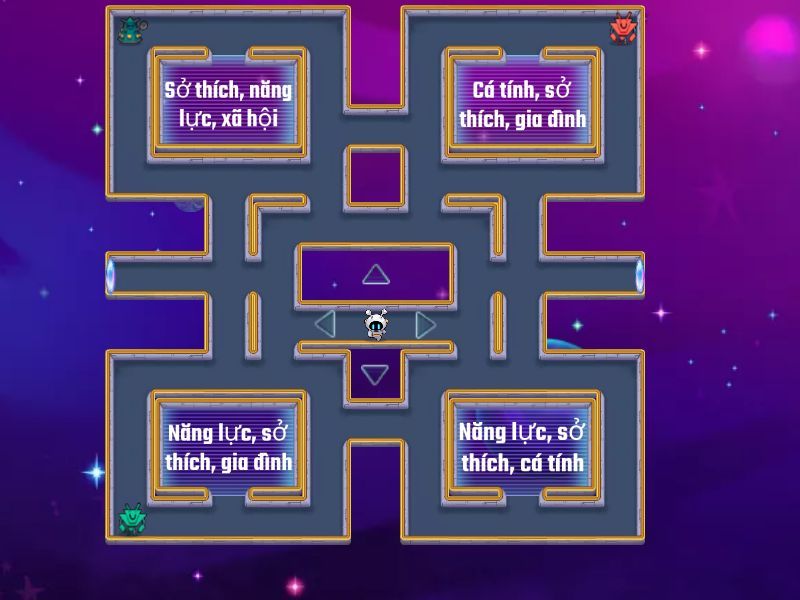This screenshot has width=800, height=600.
Task: Select answer "Cá tính, sở thích, gia đình"
Action: (522, 104)
